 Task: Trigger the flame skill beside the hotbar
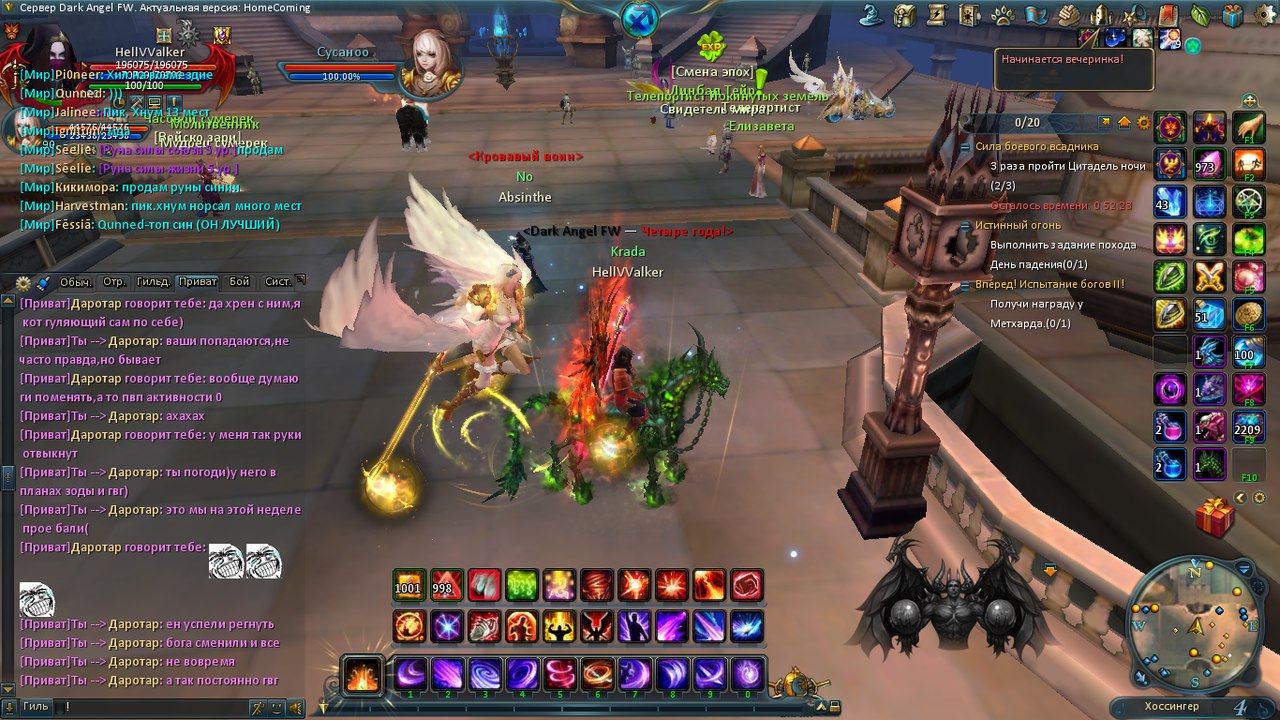pos(362,674)
